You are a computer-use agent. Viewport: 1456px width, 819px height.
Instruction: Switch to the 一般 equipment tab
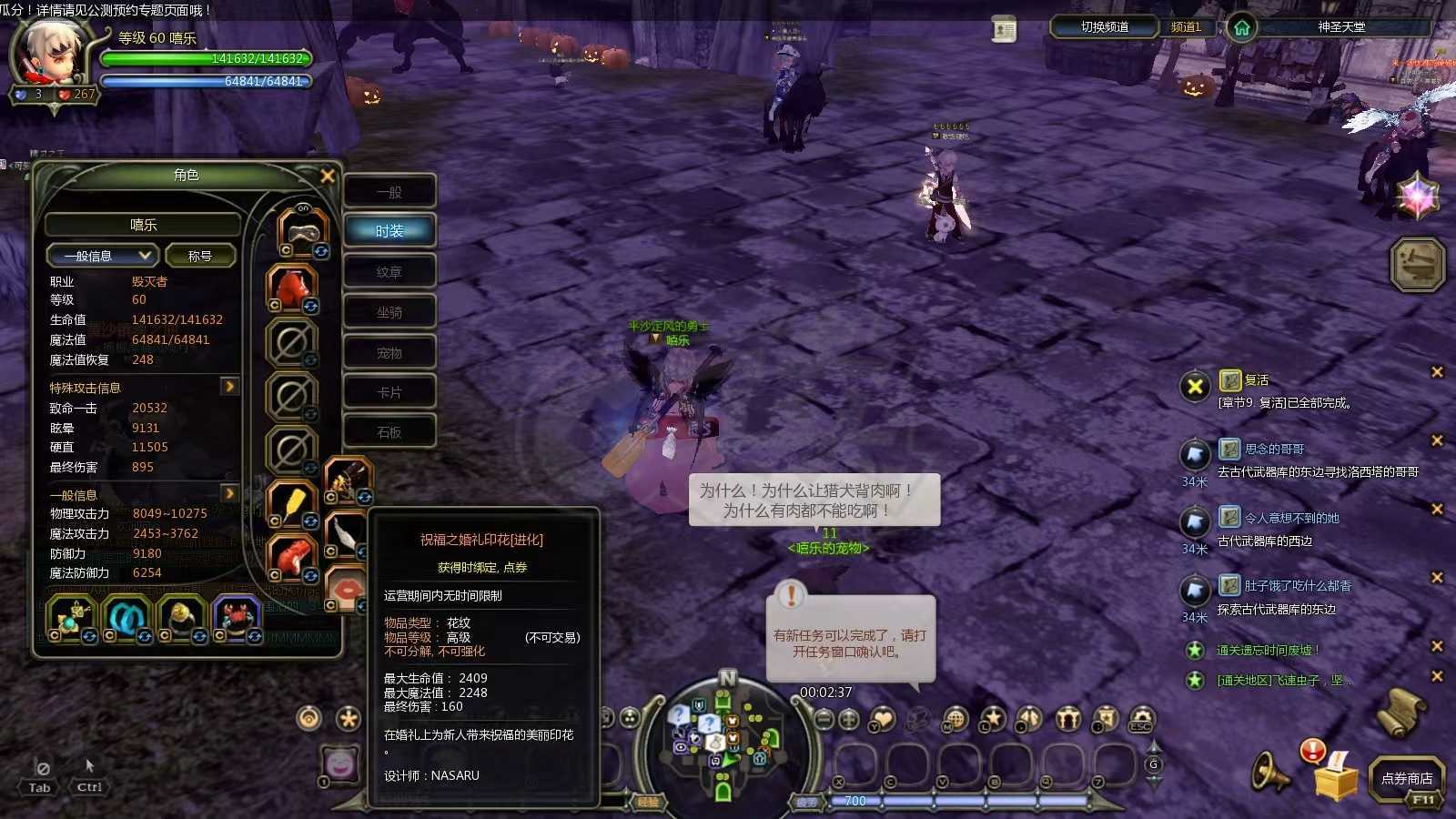pos(389,192)
